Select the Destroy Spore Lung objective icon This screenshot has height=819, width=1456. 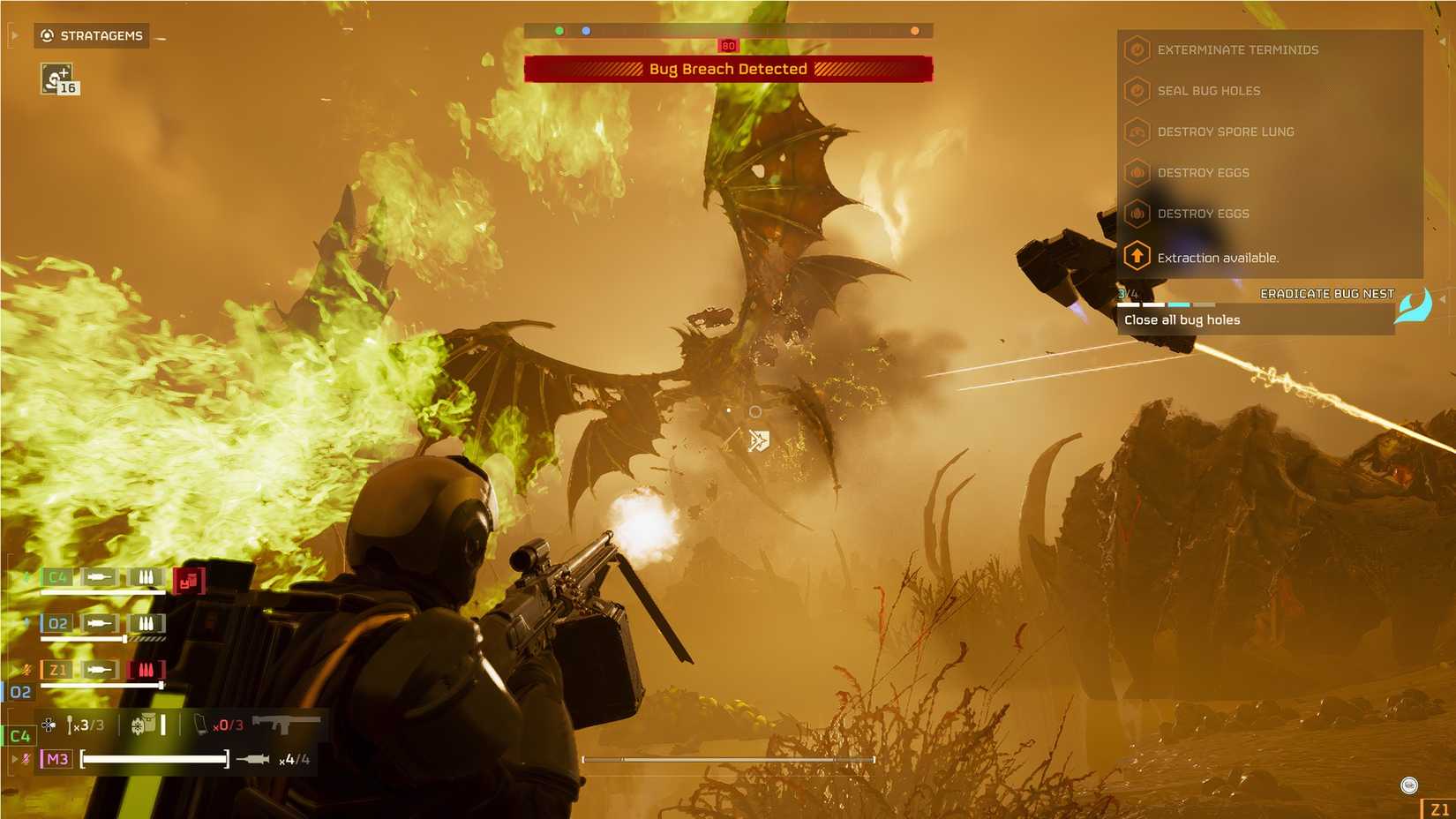[x=1136, y=131]
